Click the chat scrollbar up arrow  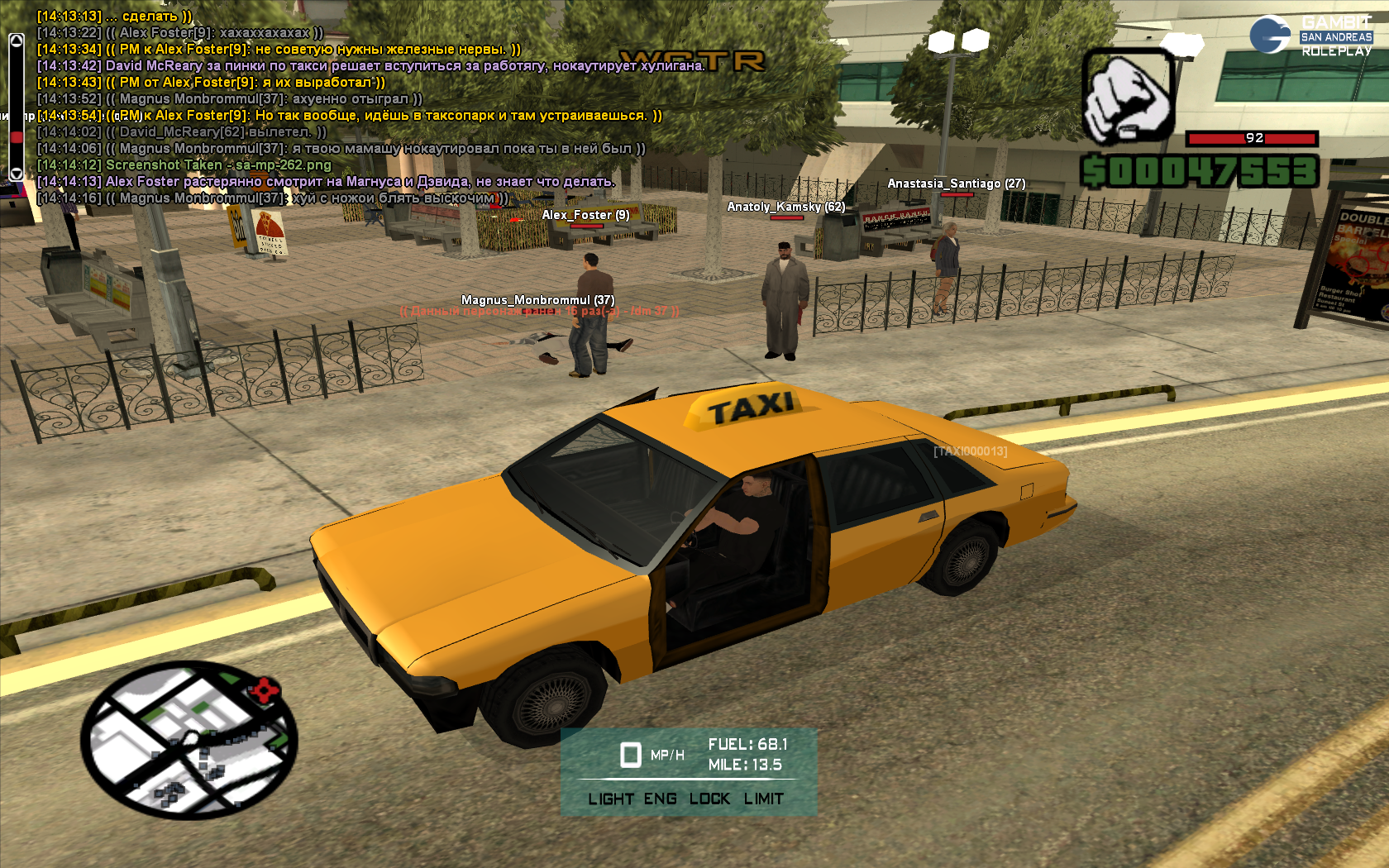click(x=16, y=40)
